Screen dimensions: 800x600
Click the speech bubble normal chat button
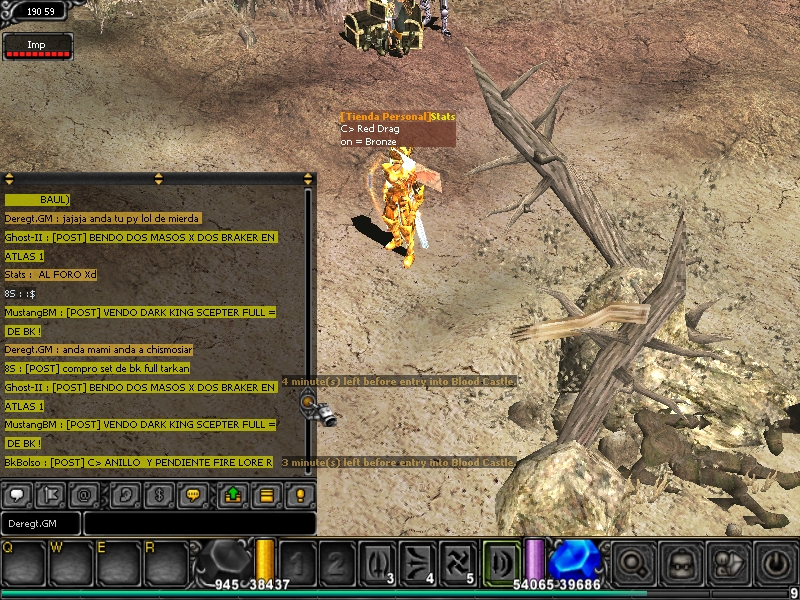pyautogui.click(x=17, y=494)
